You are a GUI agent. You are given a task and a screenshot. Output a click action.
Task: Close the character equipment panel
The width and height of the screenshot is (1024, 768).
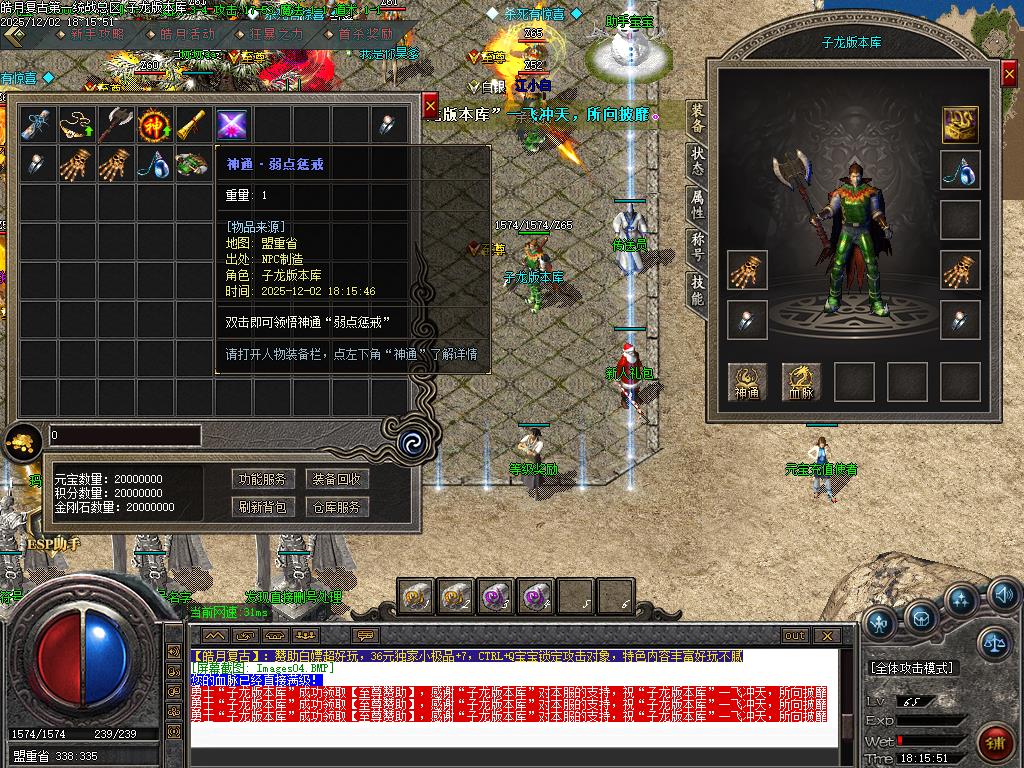click(1008, 76)
